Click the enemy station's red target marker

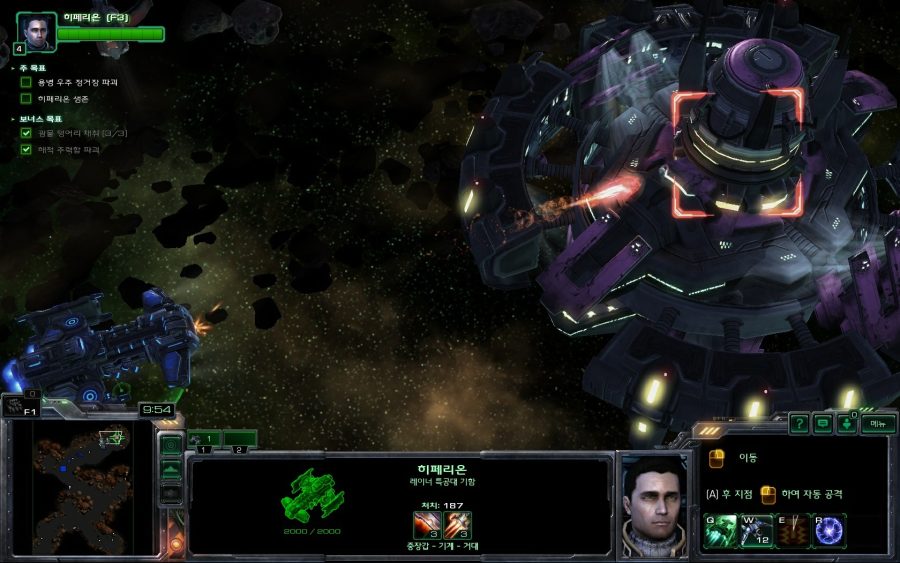tap(737, 152)
